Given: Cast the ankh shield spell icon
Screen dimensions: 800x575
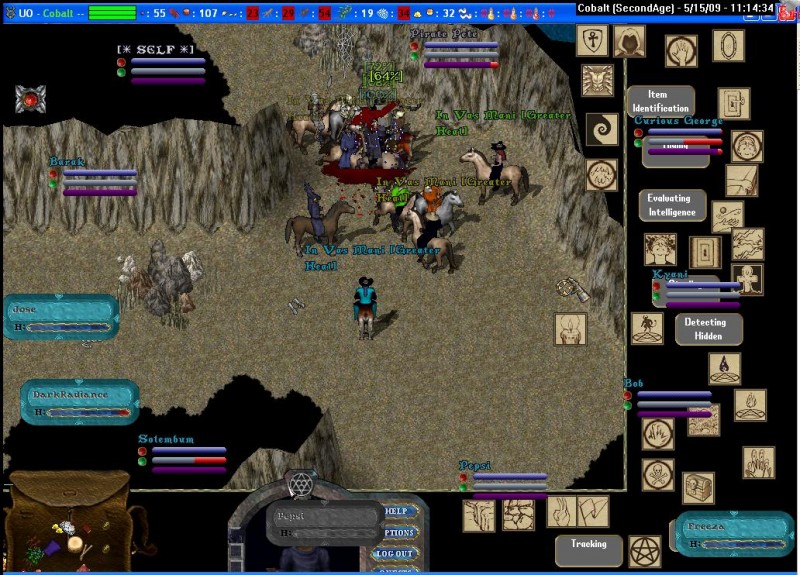Looking at the screenshot, I should [x=592, y=41].
